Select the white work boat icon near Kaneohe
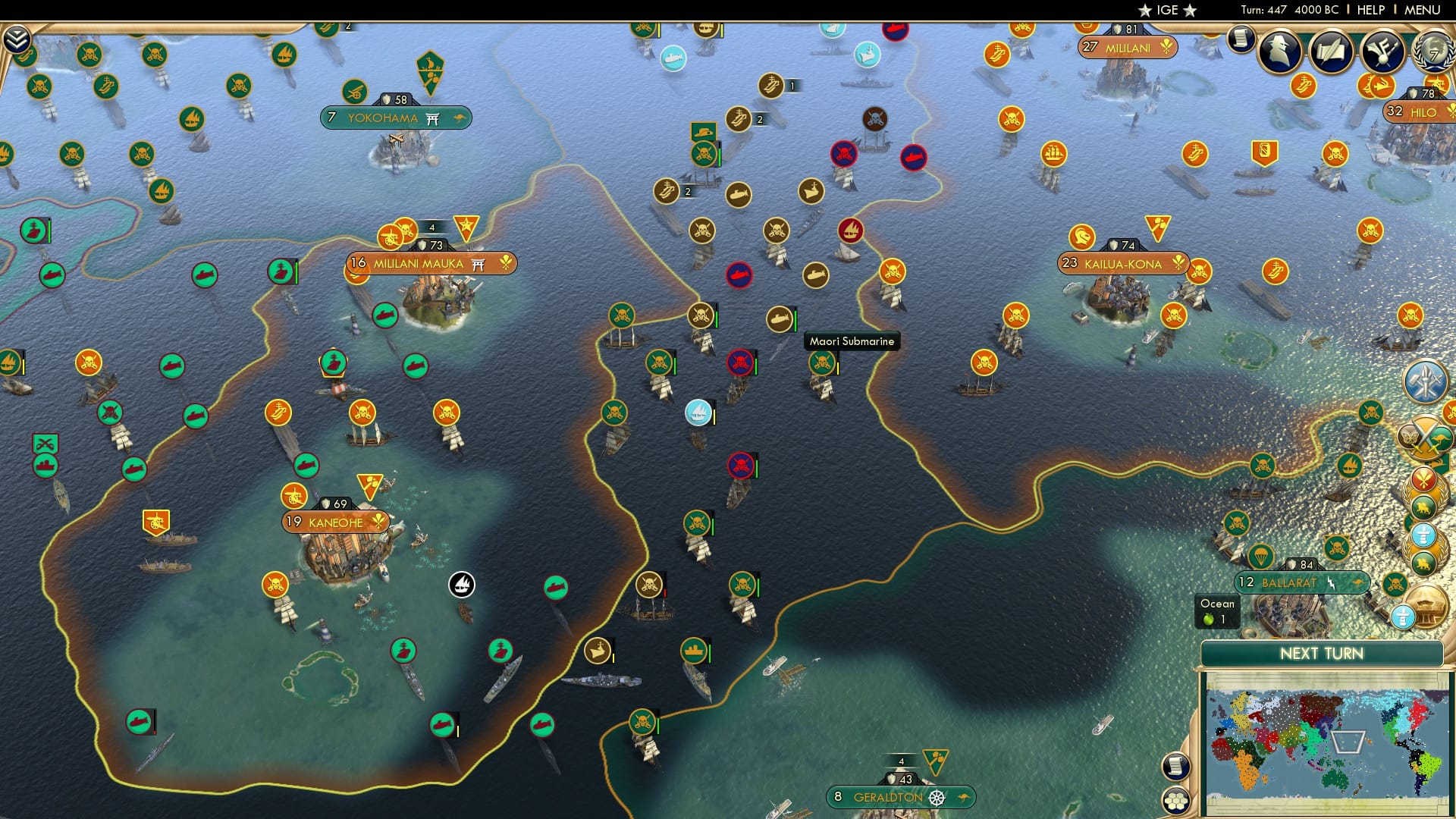This screenshot has width=1456, height=819. click(x=462, y=584)
